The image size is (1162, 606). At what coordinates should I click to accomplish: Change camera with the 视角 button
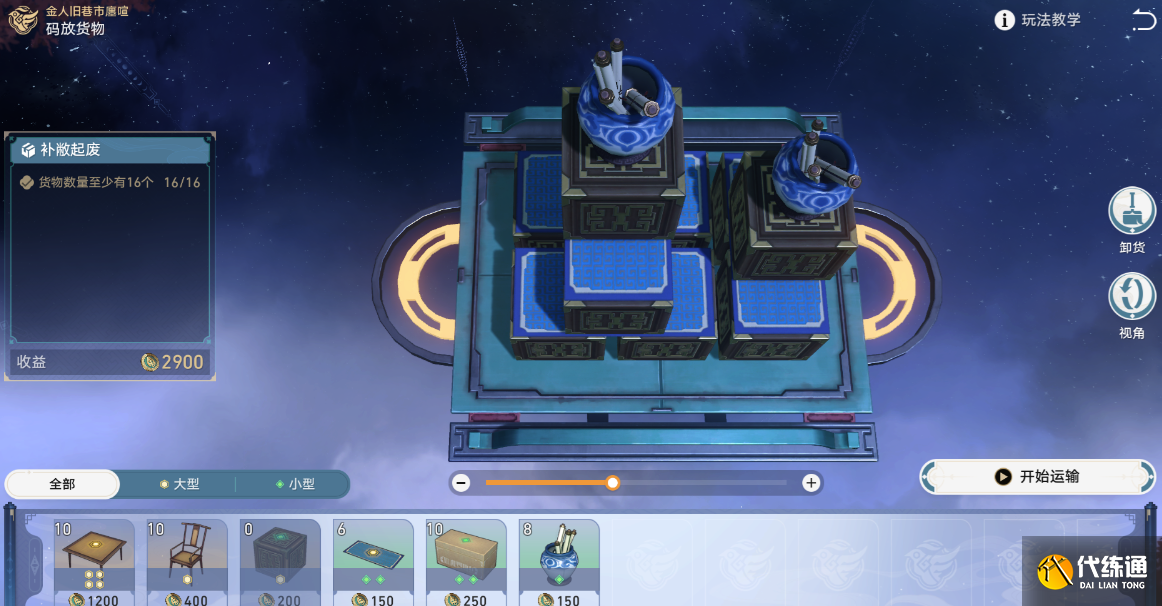pos(1131,298)
